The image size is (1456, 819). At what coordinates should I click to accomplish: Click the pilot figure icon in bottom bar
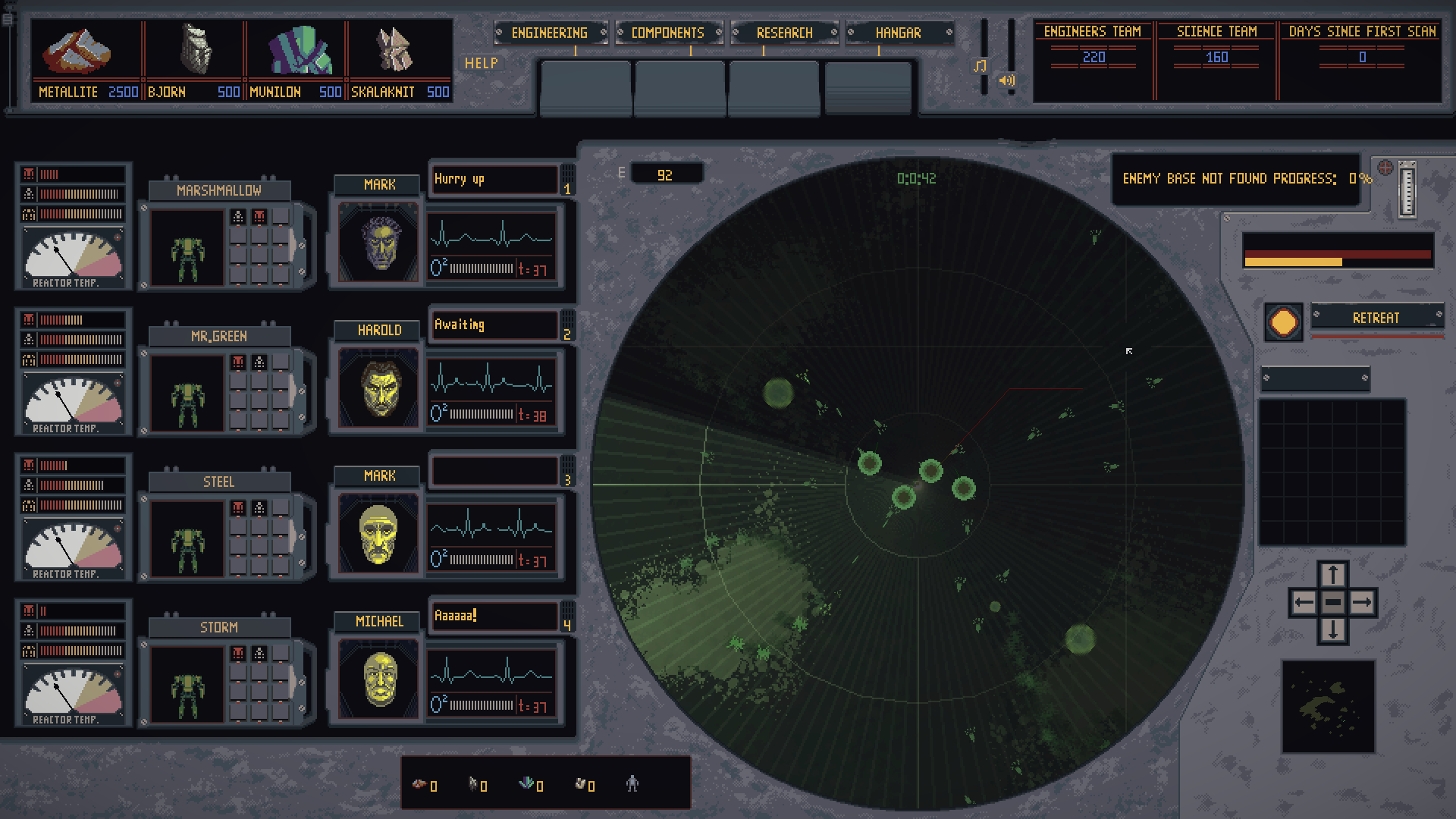pos(634,786)
